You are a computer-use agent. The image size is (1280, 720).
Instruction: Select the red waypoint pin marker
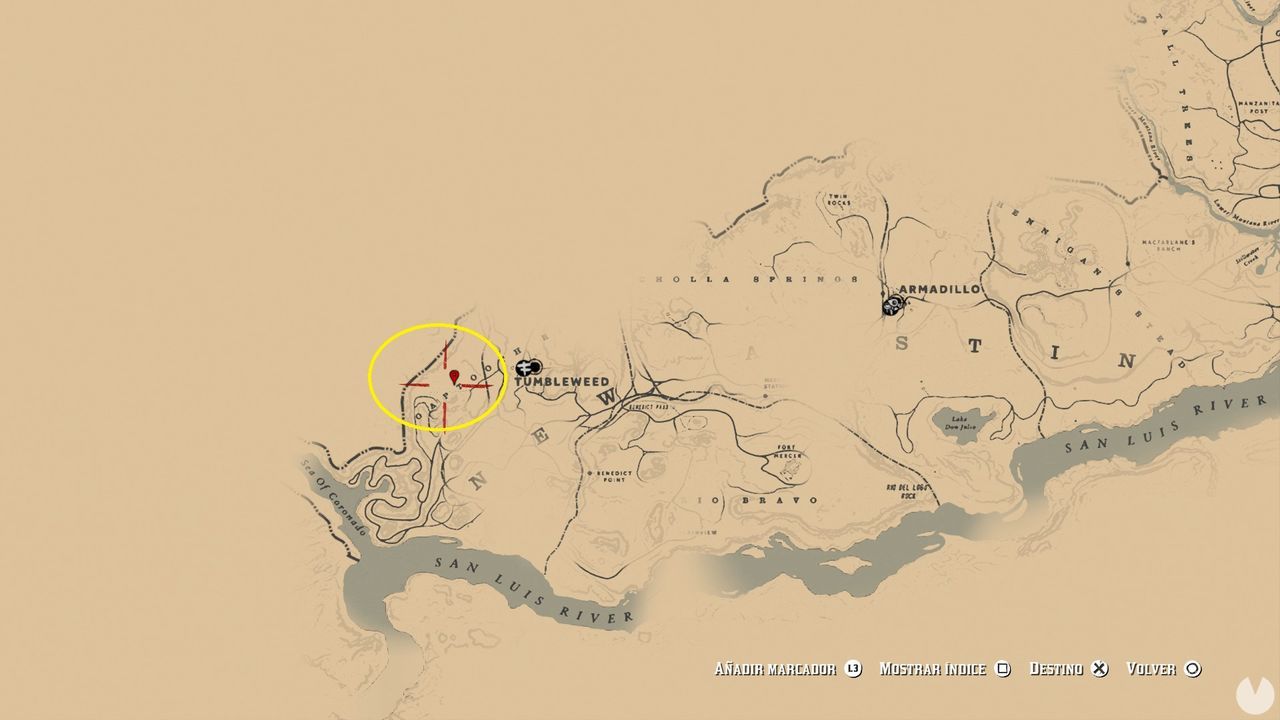tap(455, 376)
